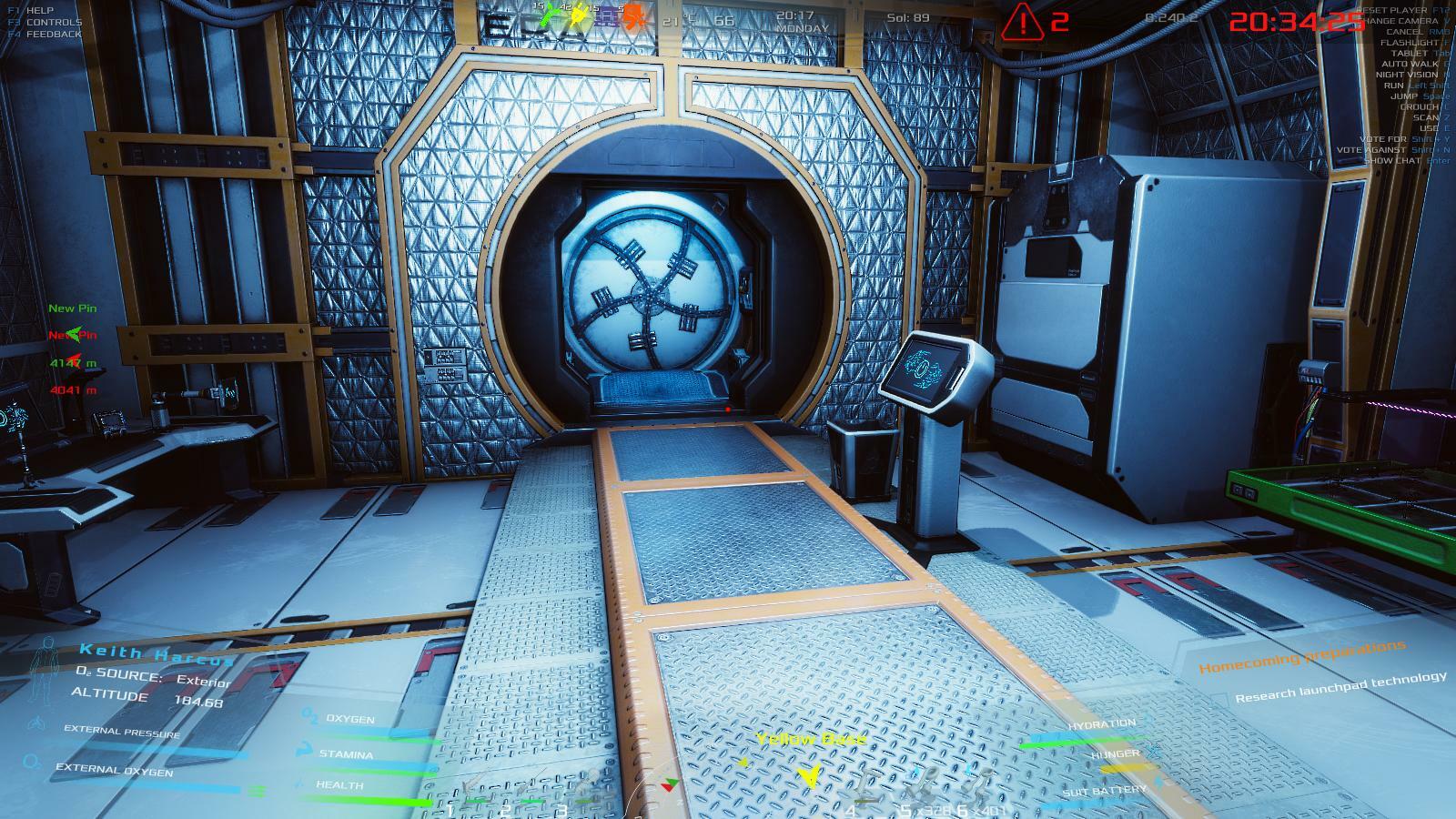This screenshot has width=1456, height=819.
Task: Open the Homecoming preparations quest tracker
Action: [x=1301, y=657]
